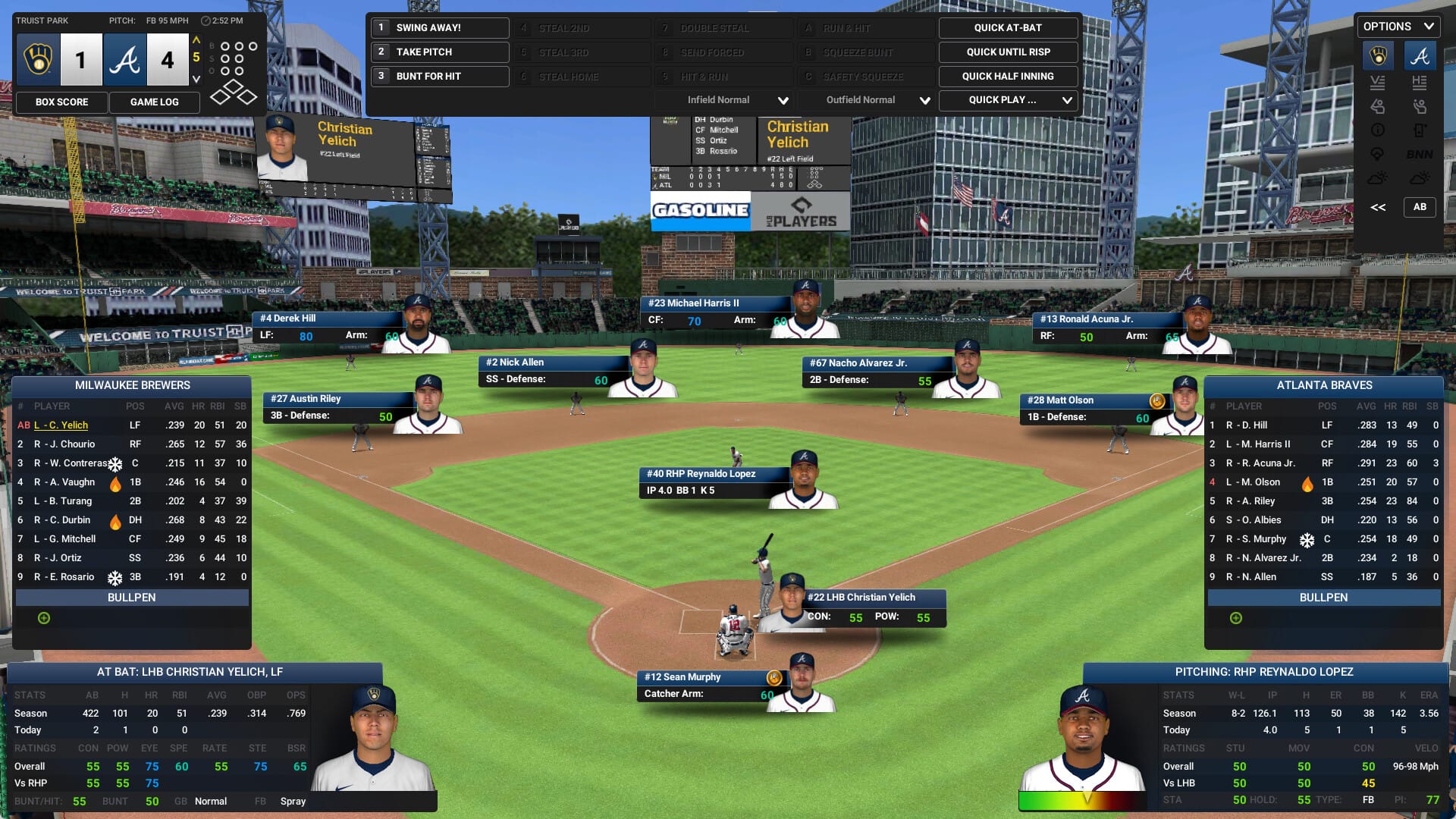Click the left-handed batter stance icon
Viewport: 1456px width, 819px height.
pyautogui.click(x=1377, y=106)
